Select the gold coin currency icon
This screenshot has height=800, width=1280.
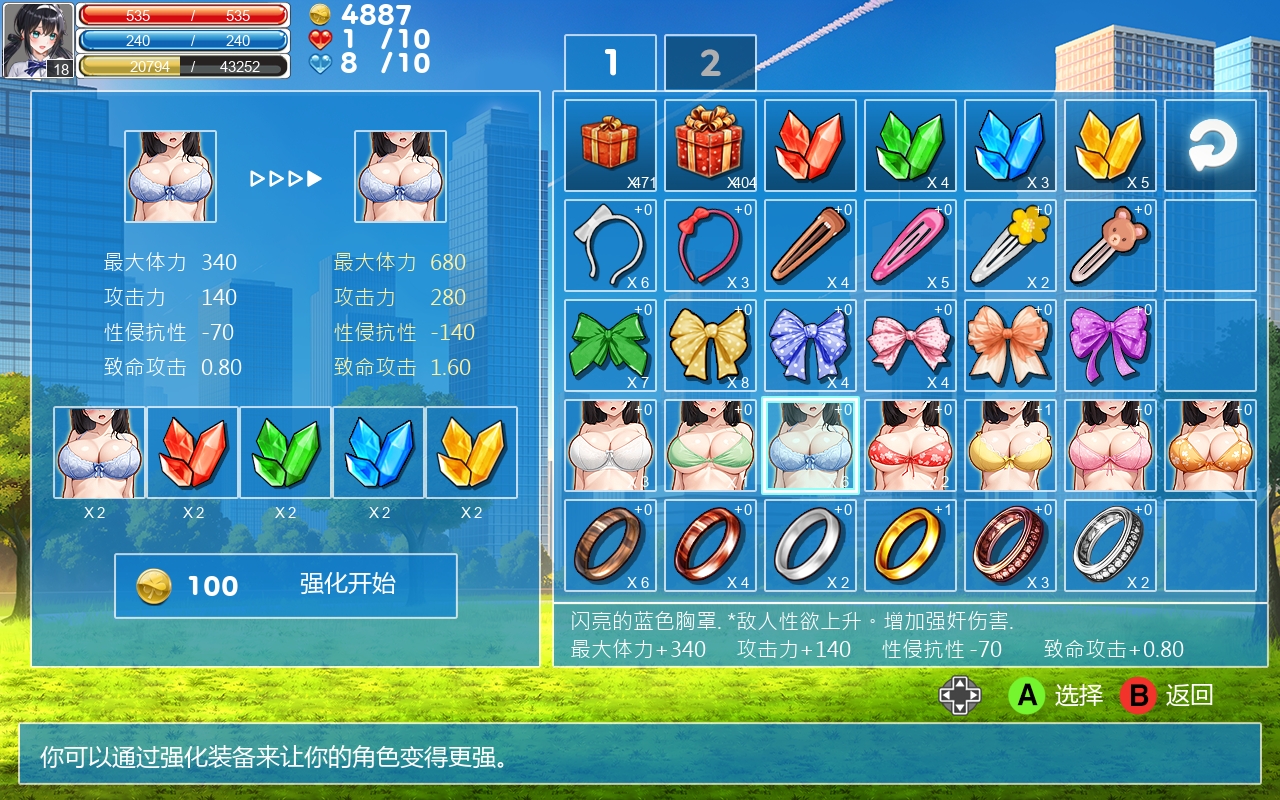pos(320,16)
